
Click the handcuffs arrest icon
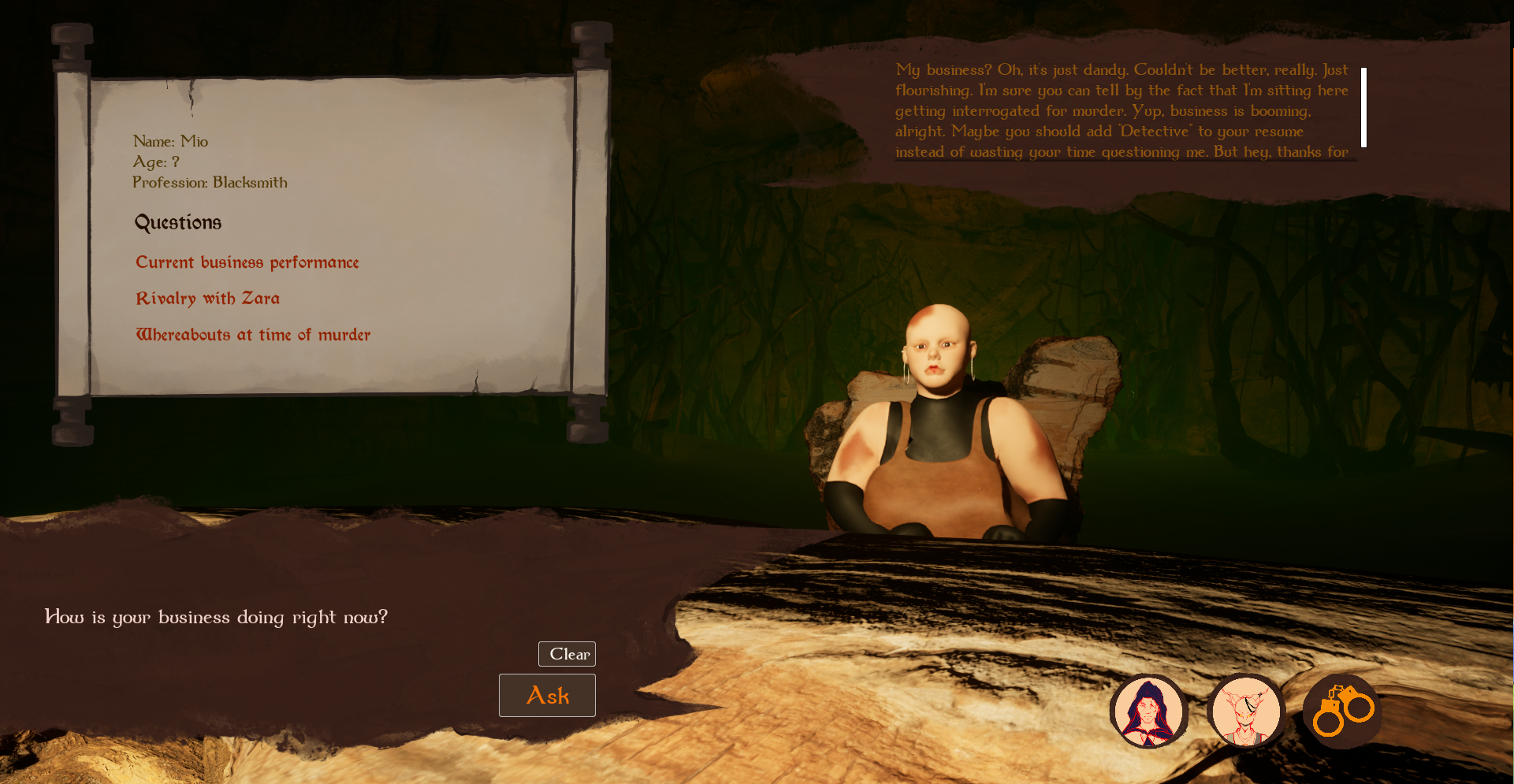pyautogui.click(x=1342, y=711)
